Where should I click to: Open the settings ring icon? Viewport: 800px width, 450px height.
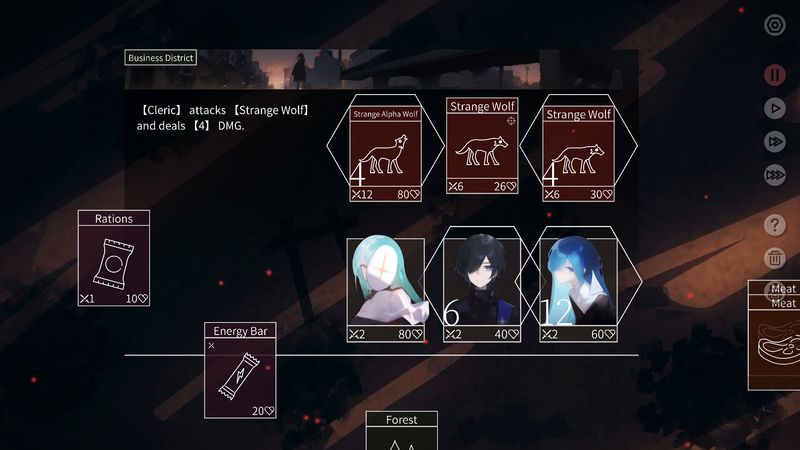(774, 26)
